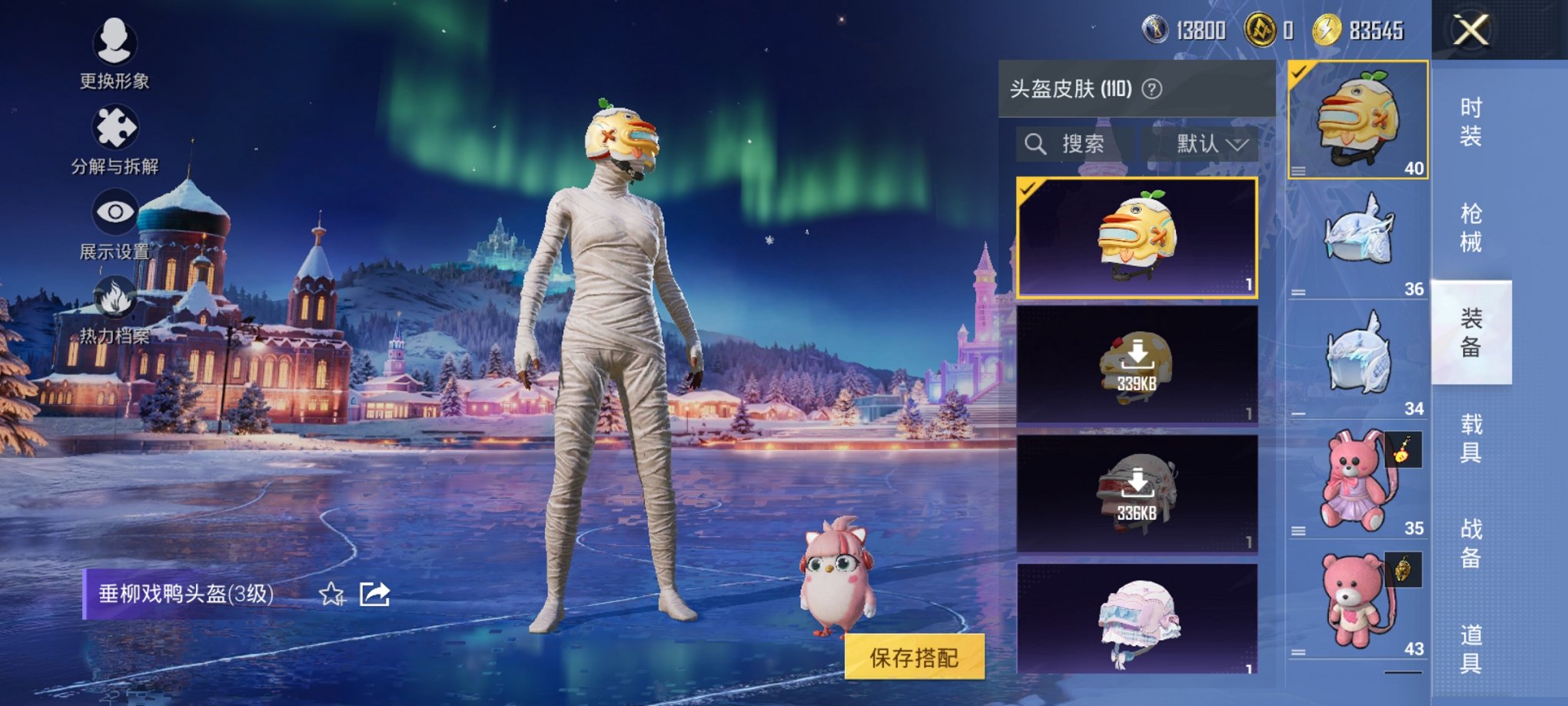Open the 道具 tab

pyautogui.click(x=1470, y=648)
